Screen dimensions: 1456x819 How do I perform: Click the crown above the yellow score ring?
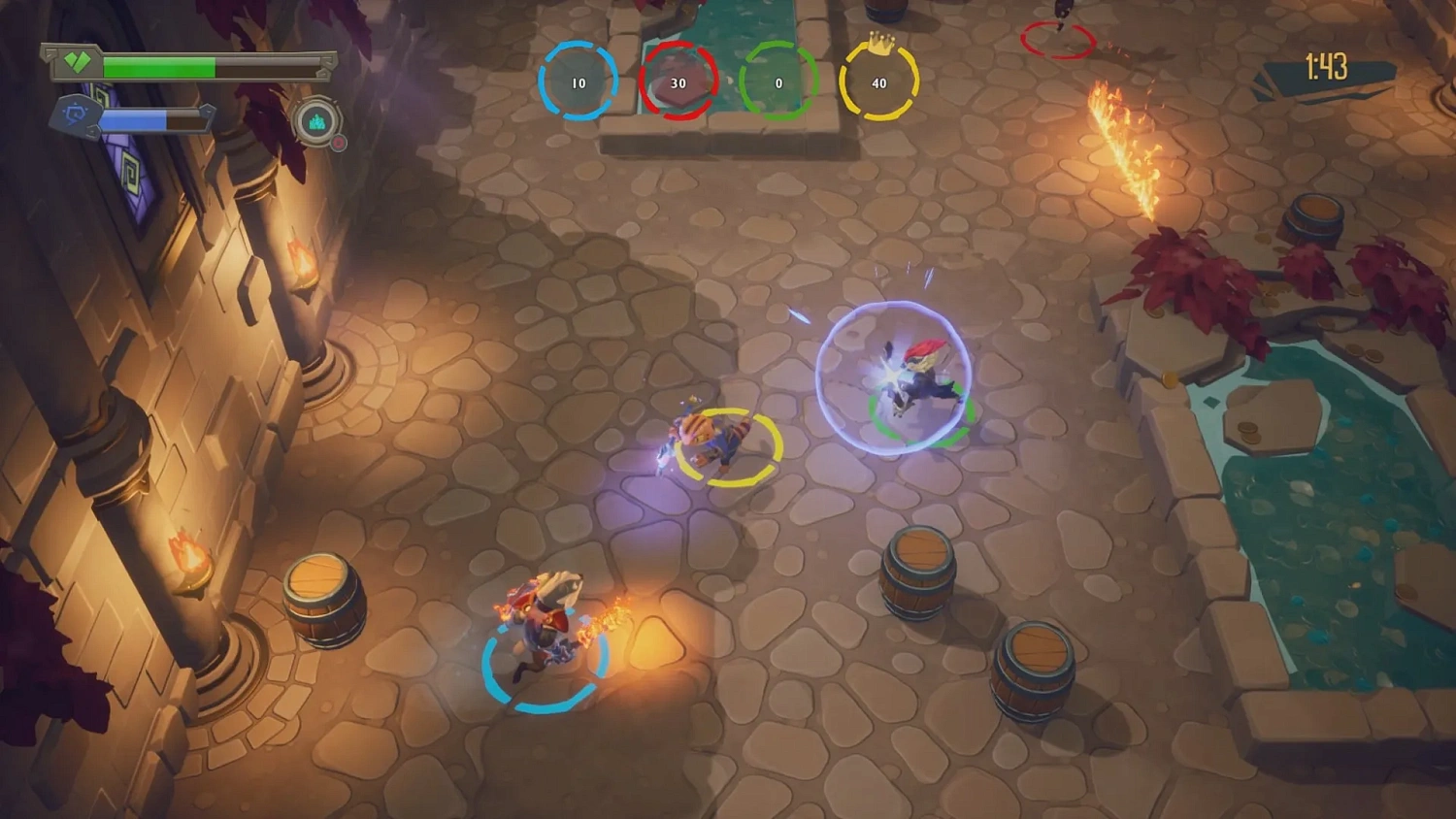879,45
